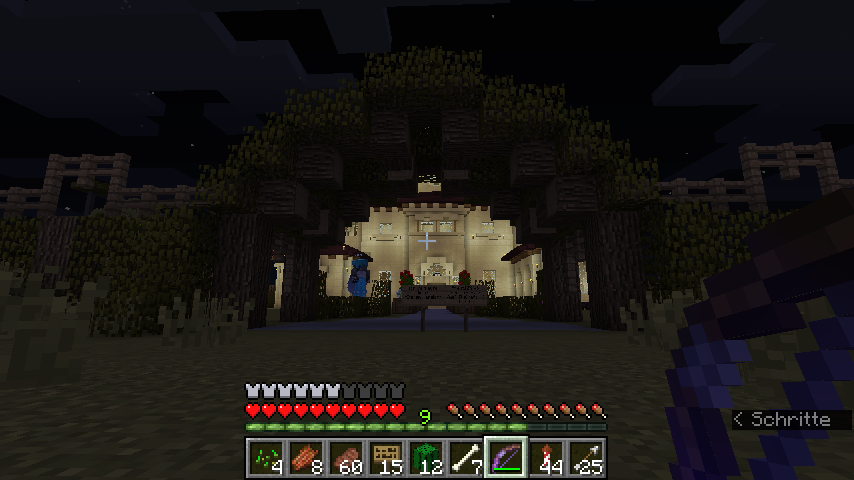Screen dimensions: 854x480
Task: Choose the arrows slot with 25
Action: pos(586,458)
